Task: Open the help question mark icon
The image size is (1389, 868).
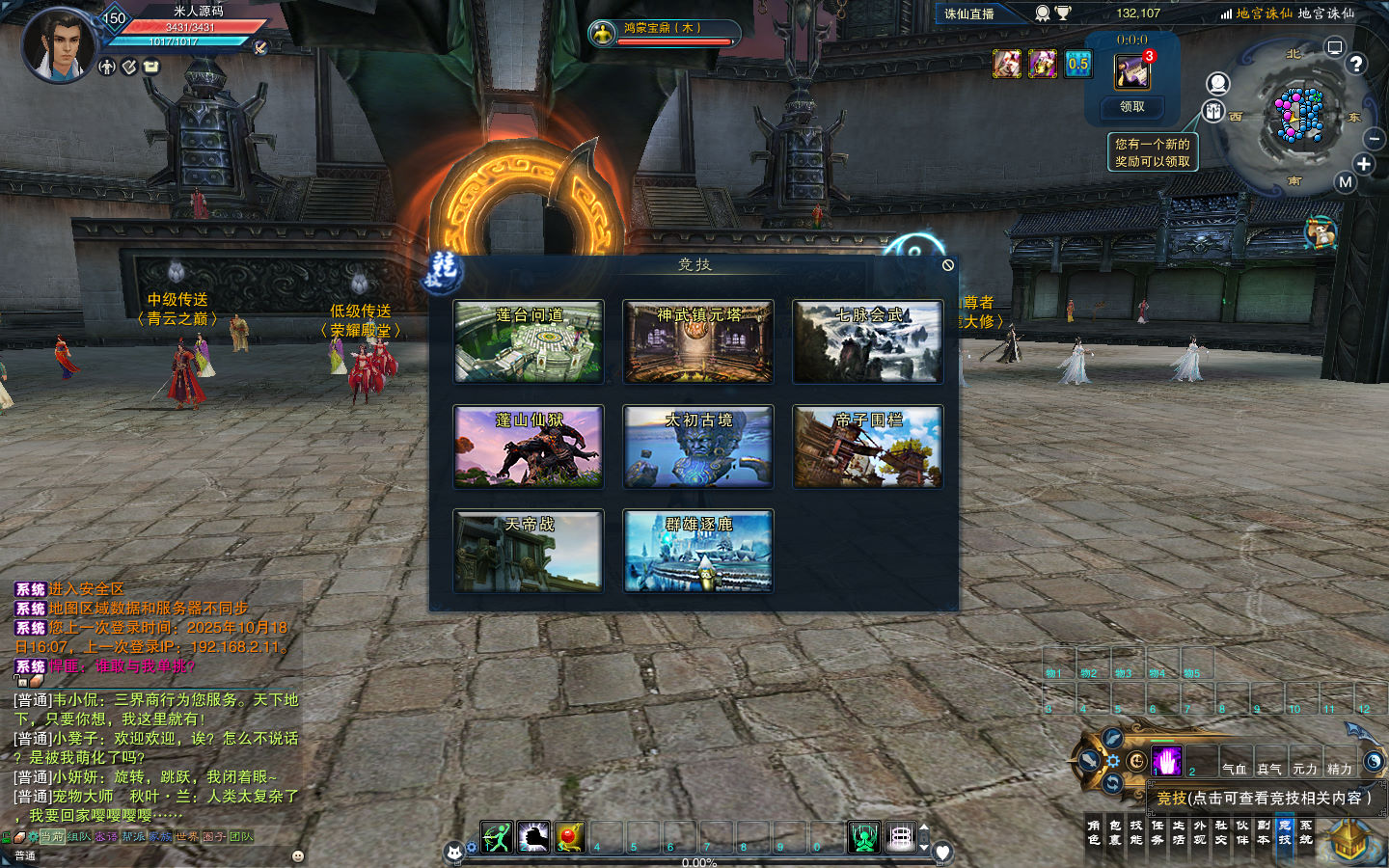Action: 1356,65
